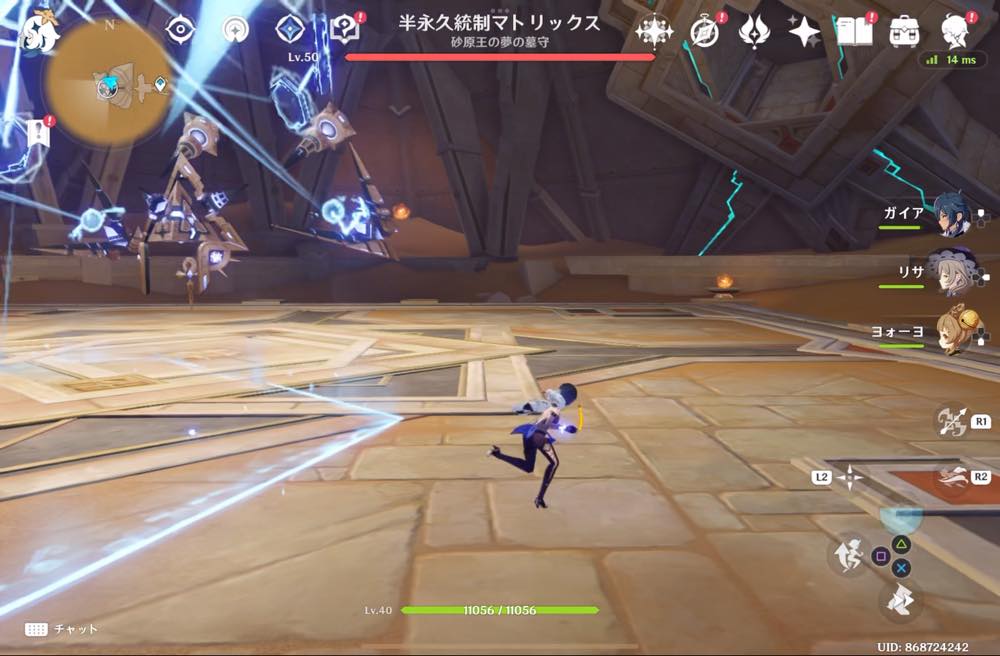The height and width of the screenshot is (656, 1000).
Task: Open the flame-shaped battle pass icon
Action: 753,32
